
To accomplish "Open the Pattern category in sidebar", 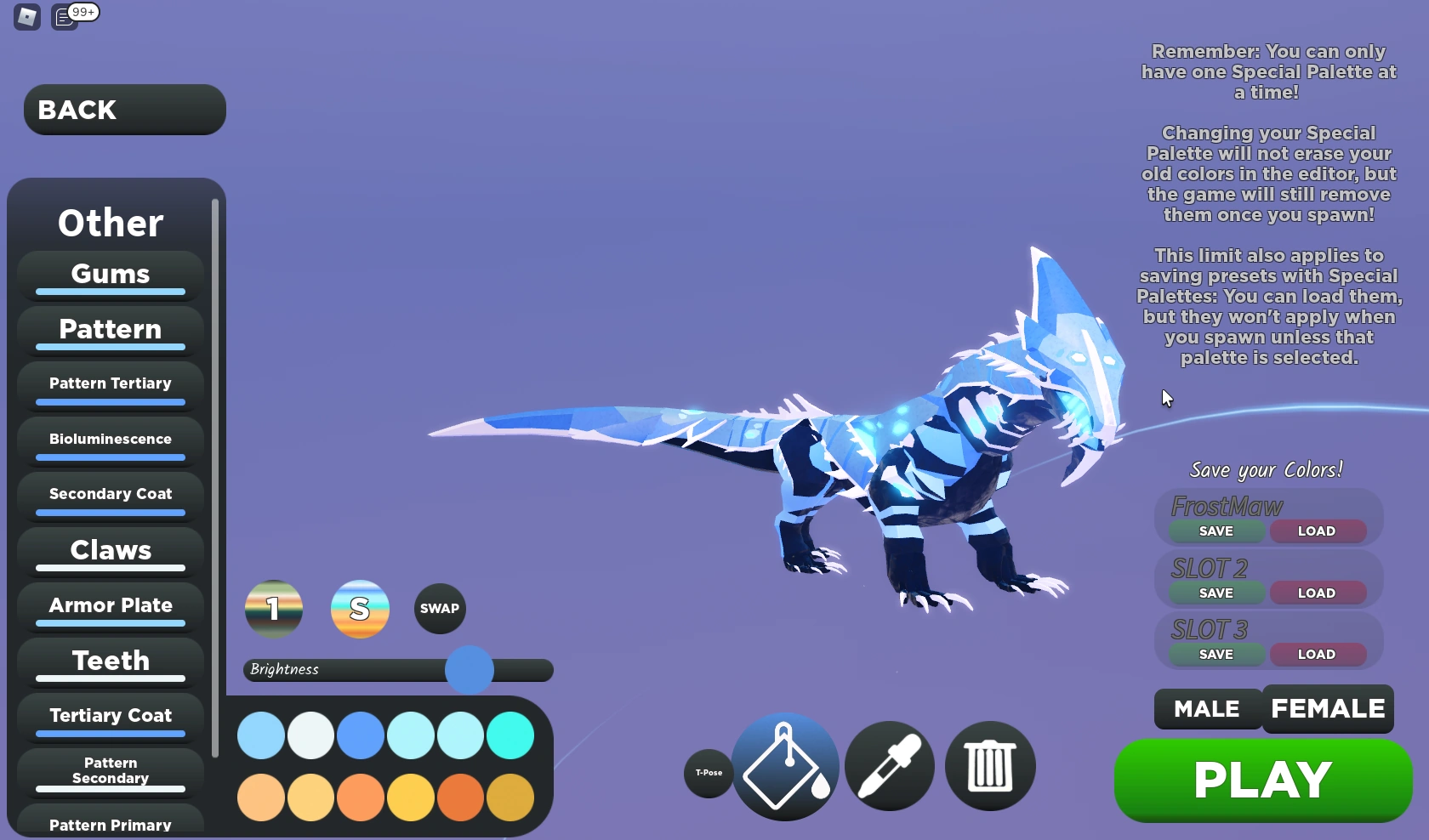I will coord(109,330).
